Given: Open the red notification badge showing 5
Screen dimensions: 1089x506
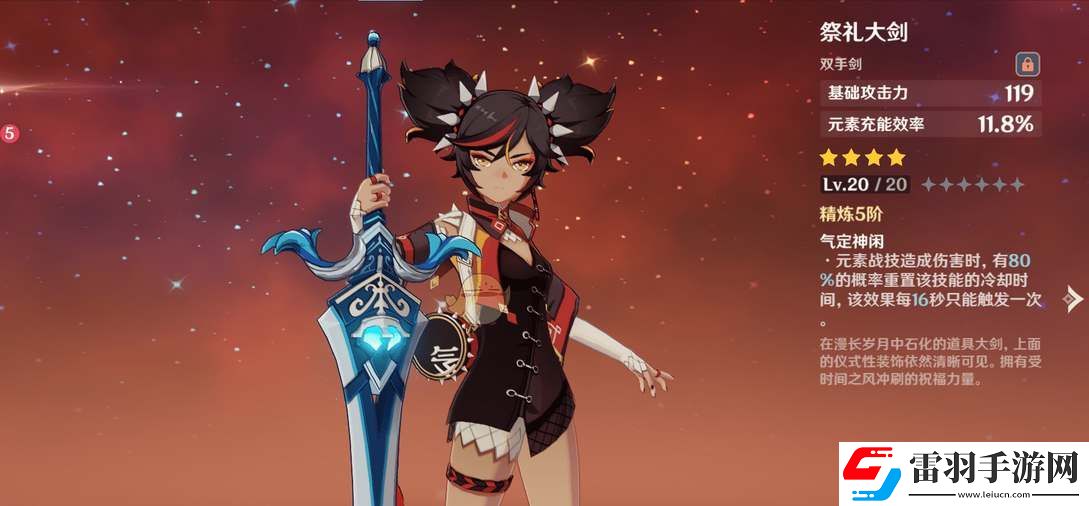Looking at the screenshot, I should (9, 132).
